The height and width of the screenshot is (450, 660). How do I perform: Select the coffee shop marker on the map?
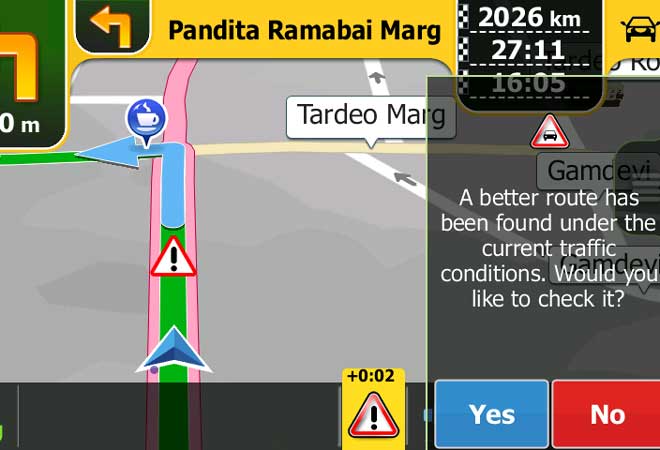pos(146,118)
